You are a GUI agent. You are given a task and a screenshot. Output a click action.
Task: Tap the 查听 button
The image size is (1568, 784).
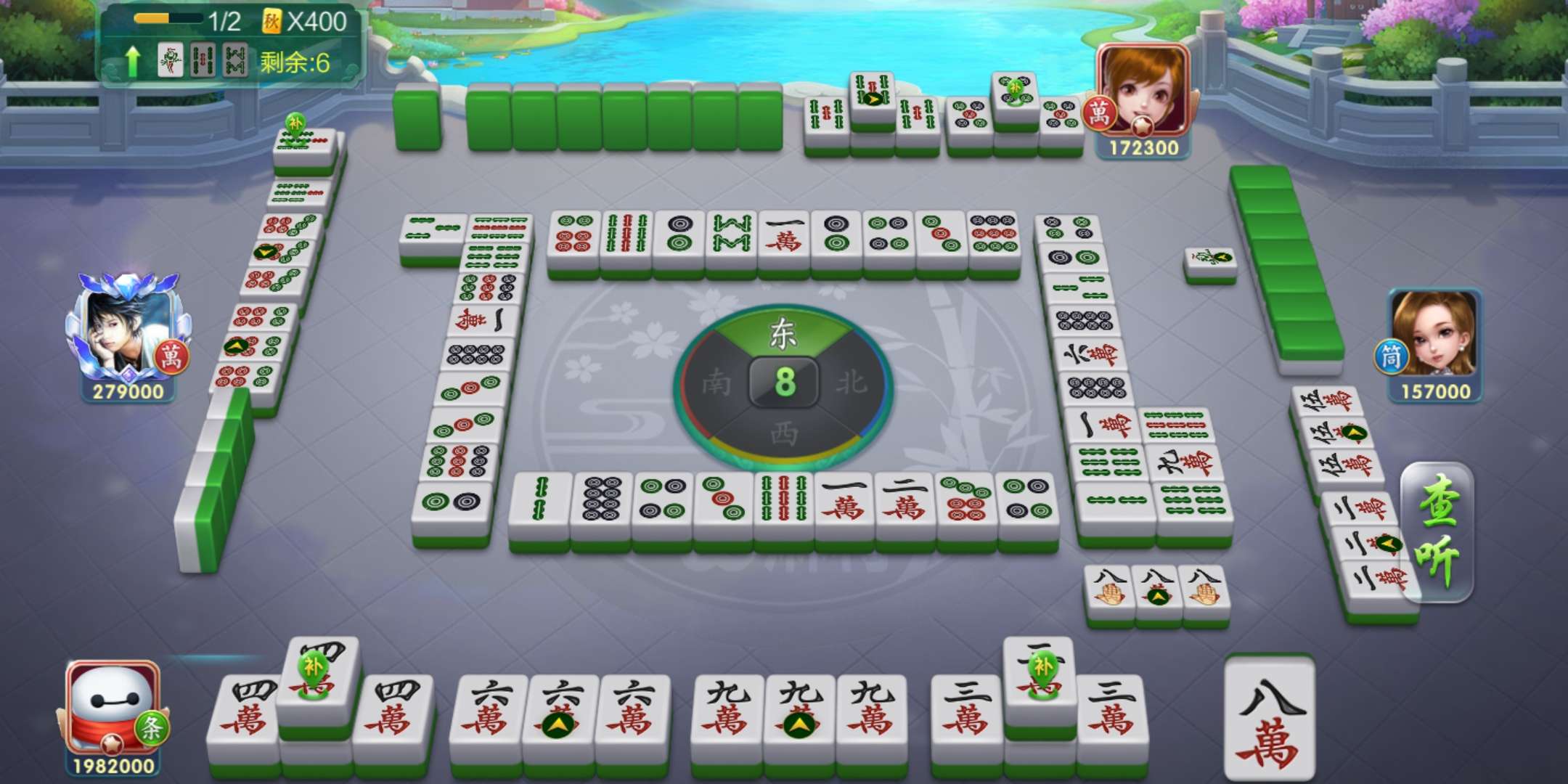pos(1437,534)
